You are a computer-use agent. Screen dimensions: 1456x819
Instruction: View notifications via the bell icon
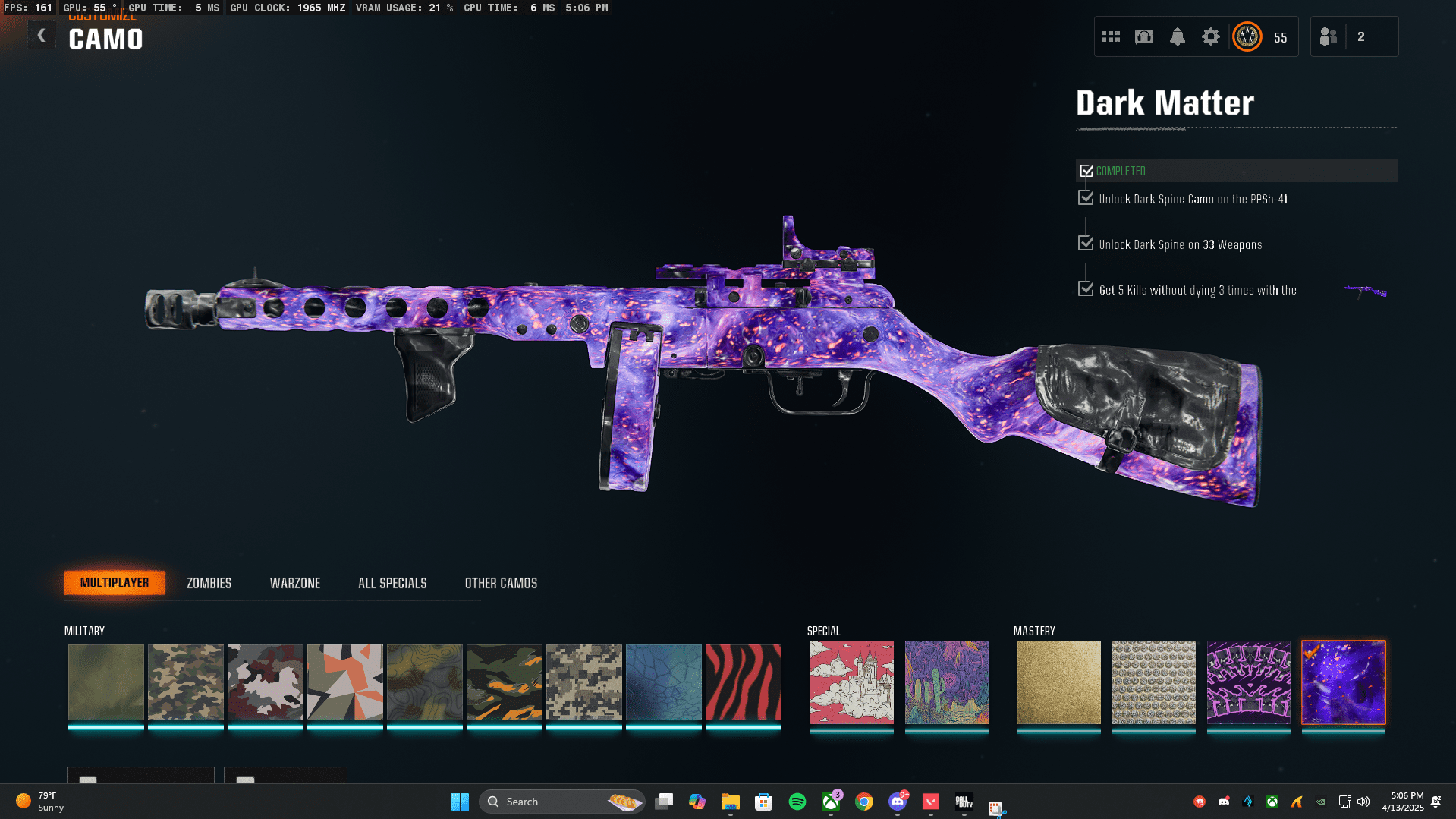[x=1177, y=36]
